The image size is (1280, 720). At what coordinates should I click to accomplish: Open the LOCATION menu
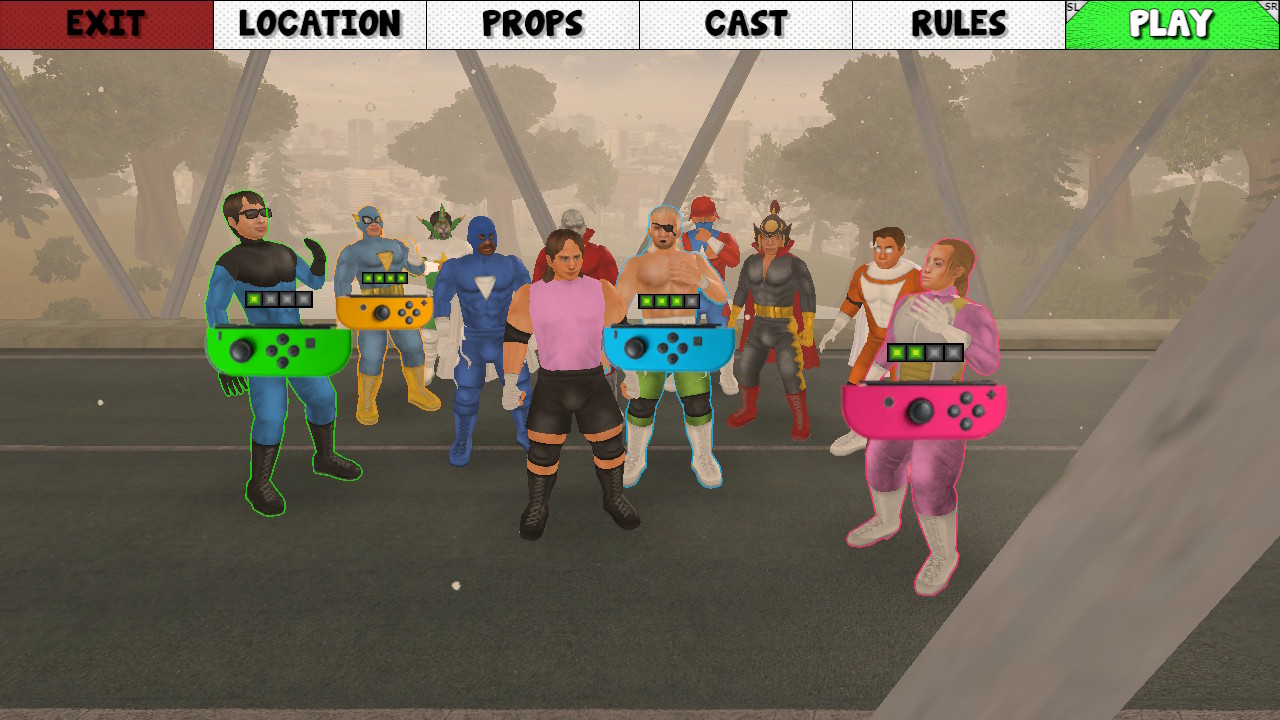(x=320, y=22)
